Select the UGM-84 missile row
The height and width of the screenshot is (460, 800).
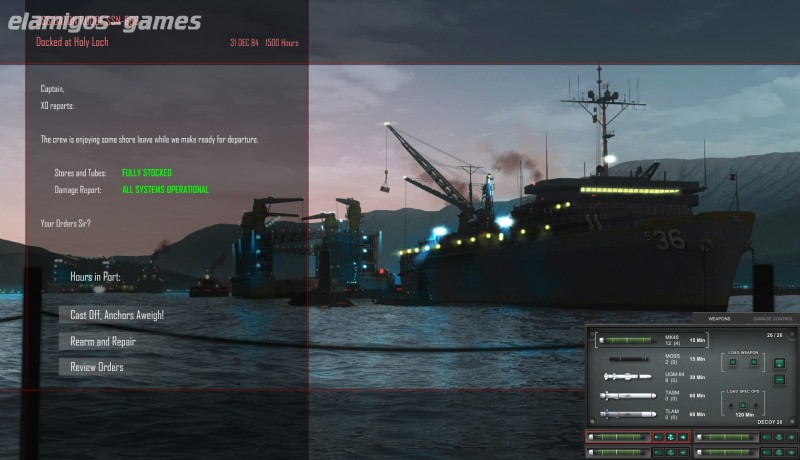(x=652, y=377)
